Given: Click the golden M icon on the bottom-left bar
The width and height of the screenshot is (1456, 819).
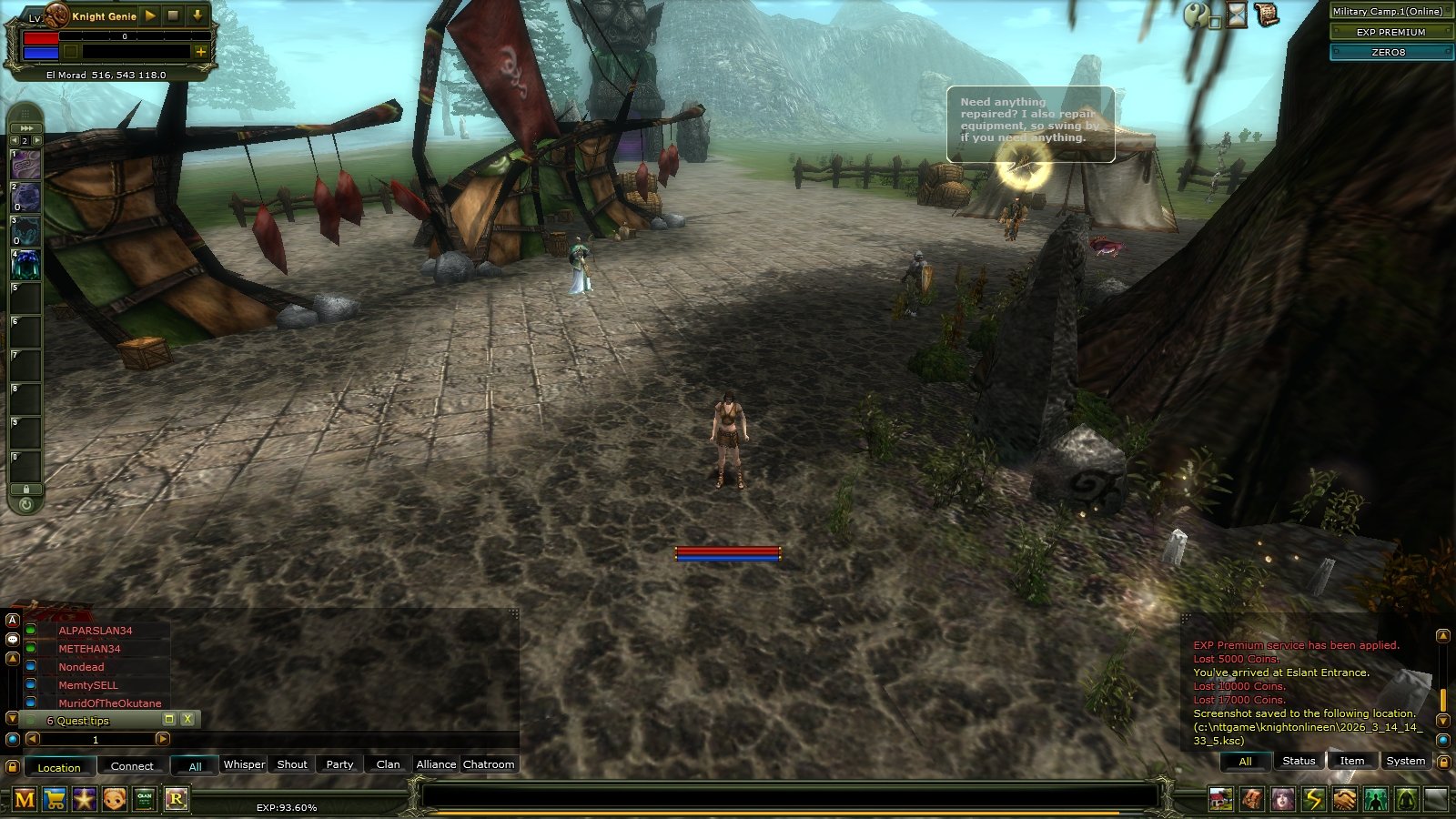Looking at the screenshot, I should (x=25, y=801).
